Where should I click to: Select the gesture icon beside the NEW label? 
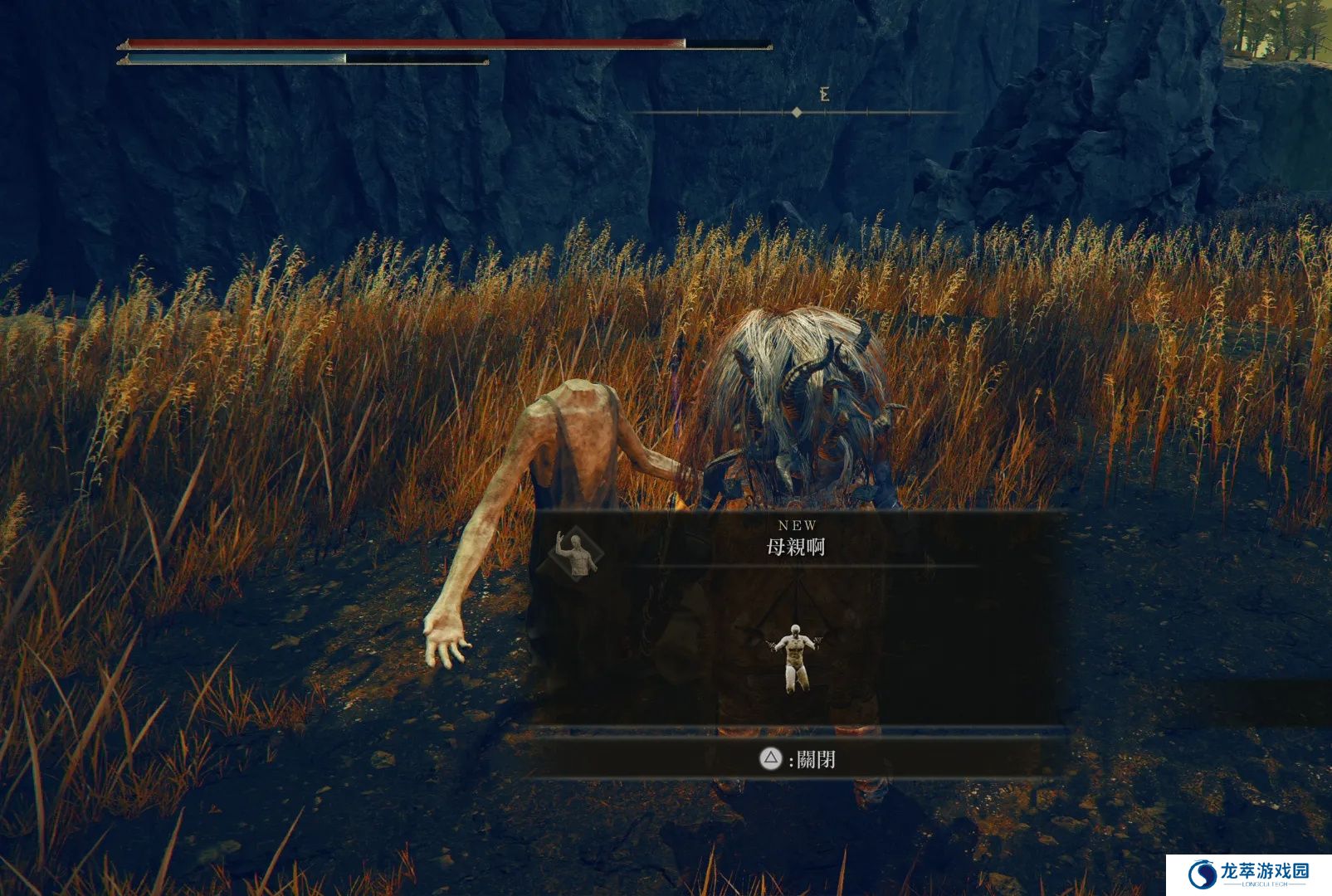(577, 553)
